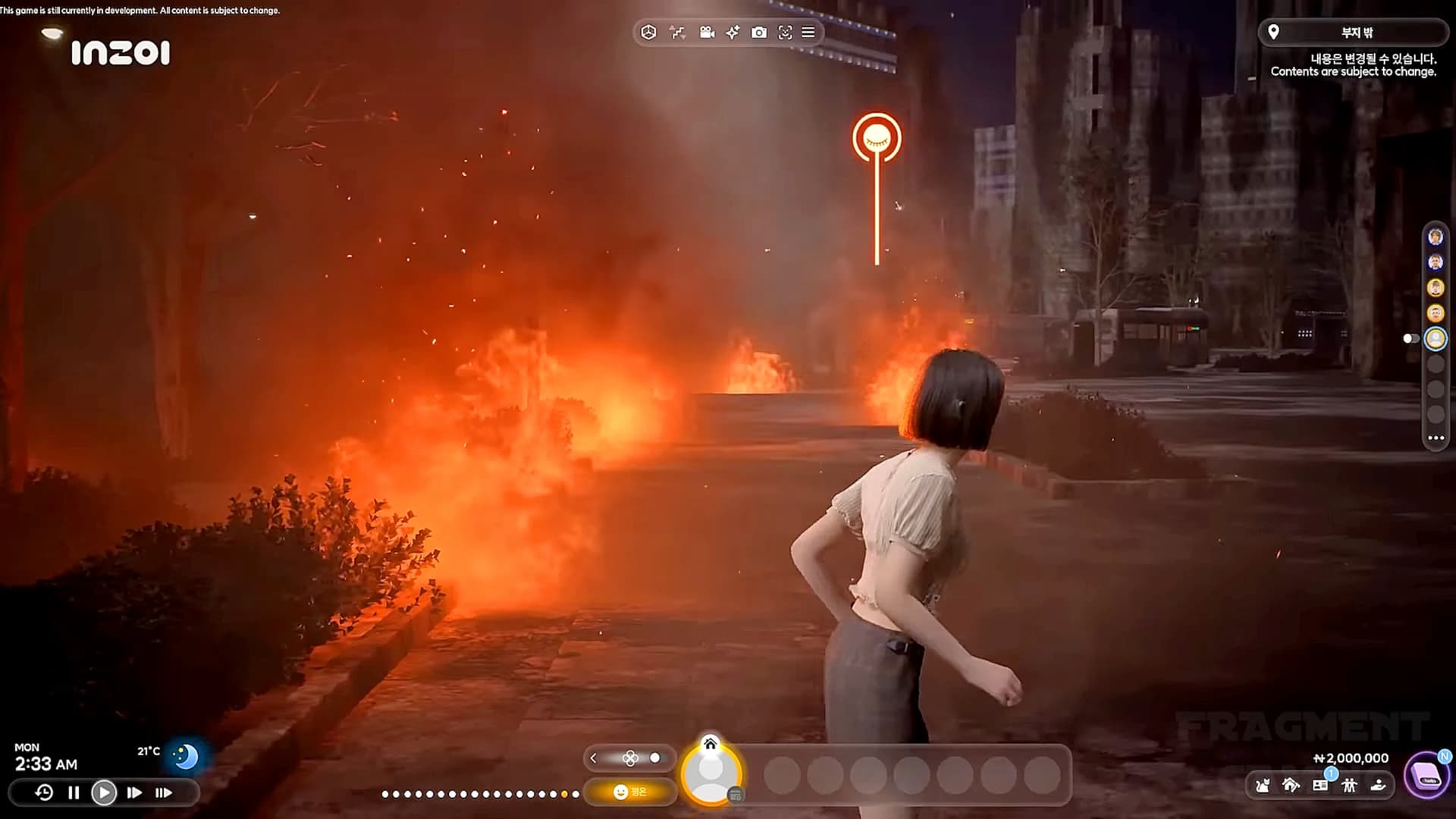
Task: Set game speed to normal play
Action: click(x=104, y=792)
